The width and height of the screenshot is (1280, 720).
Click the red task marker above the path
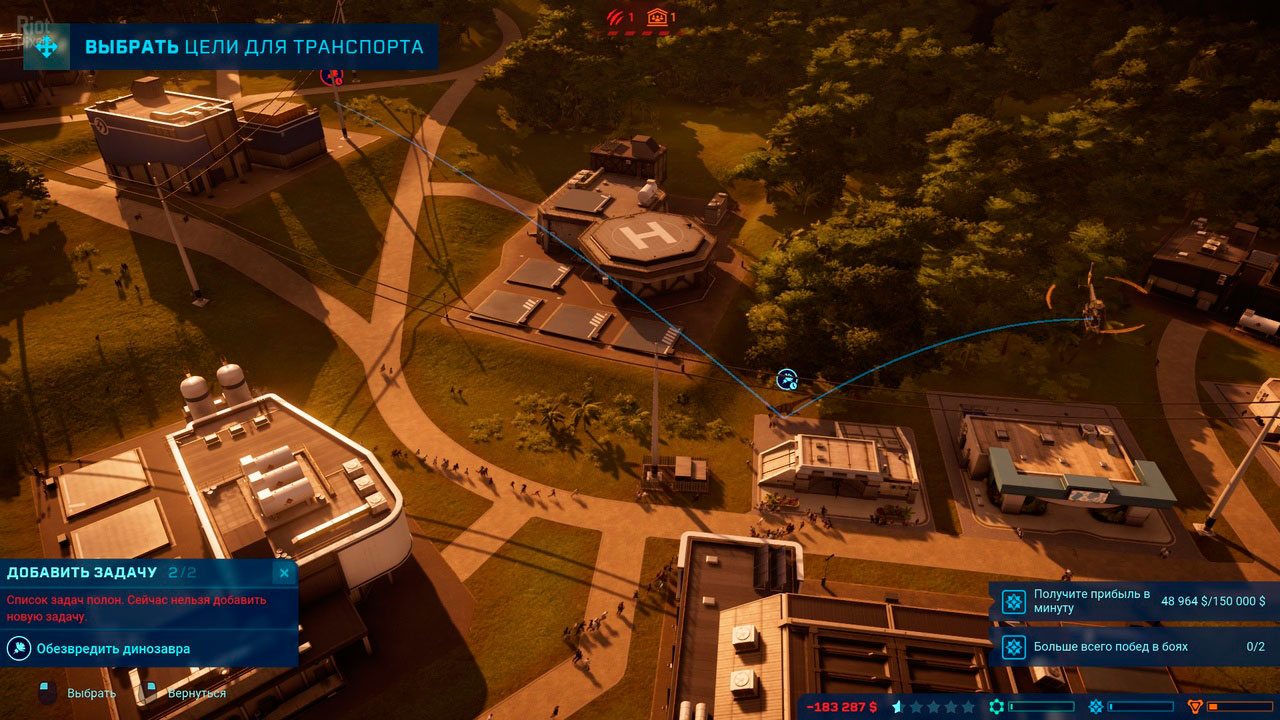331,74
